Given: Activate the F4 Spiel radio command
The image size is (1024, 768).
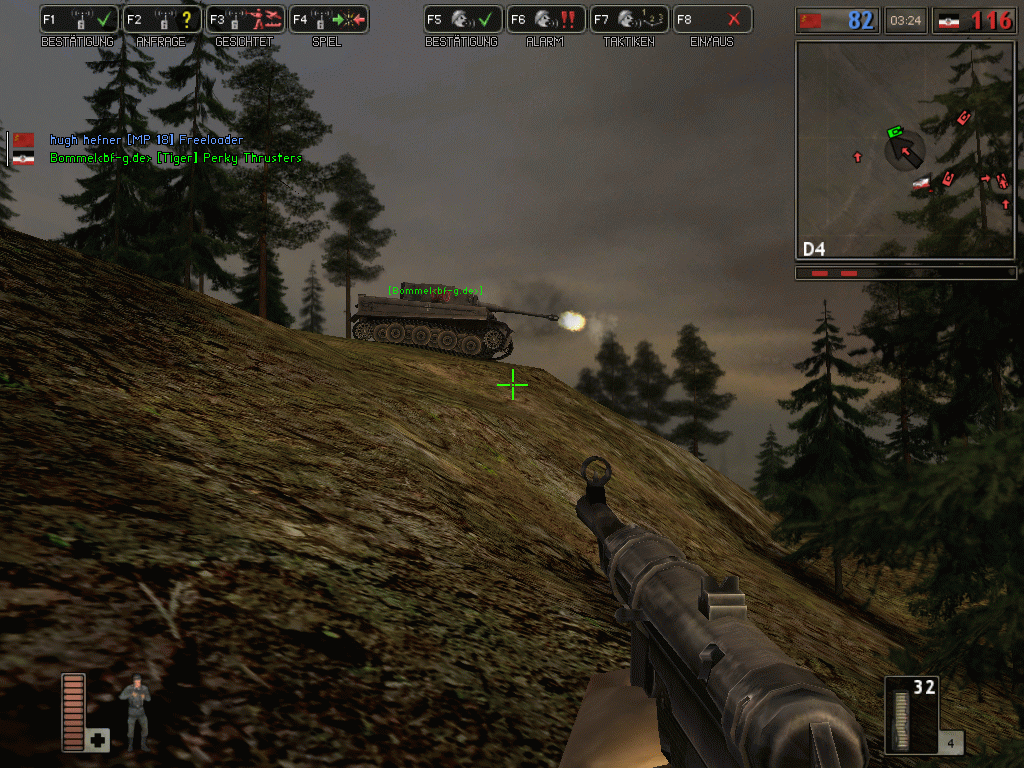Looking at the screenshot, I should [x=327, y=19].
